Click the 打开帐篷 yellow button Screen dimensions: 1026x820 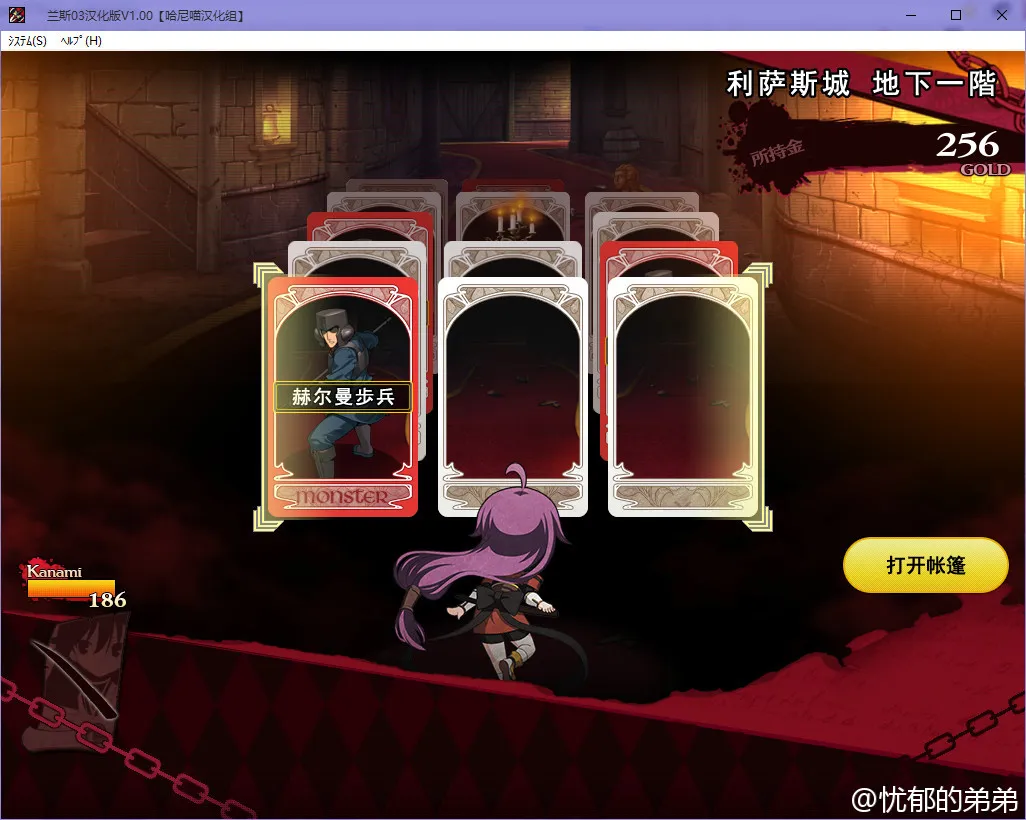pos(925,566)
